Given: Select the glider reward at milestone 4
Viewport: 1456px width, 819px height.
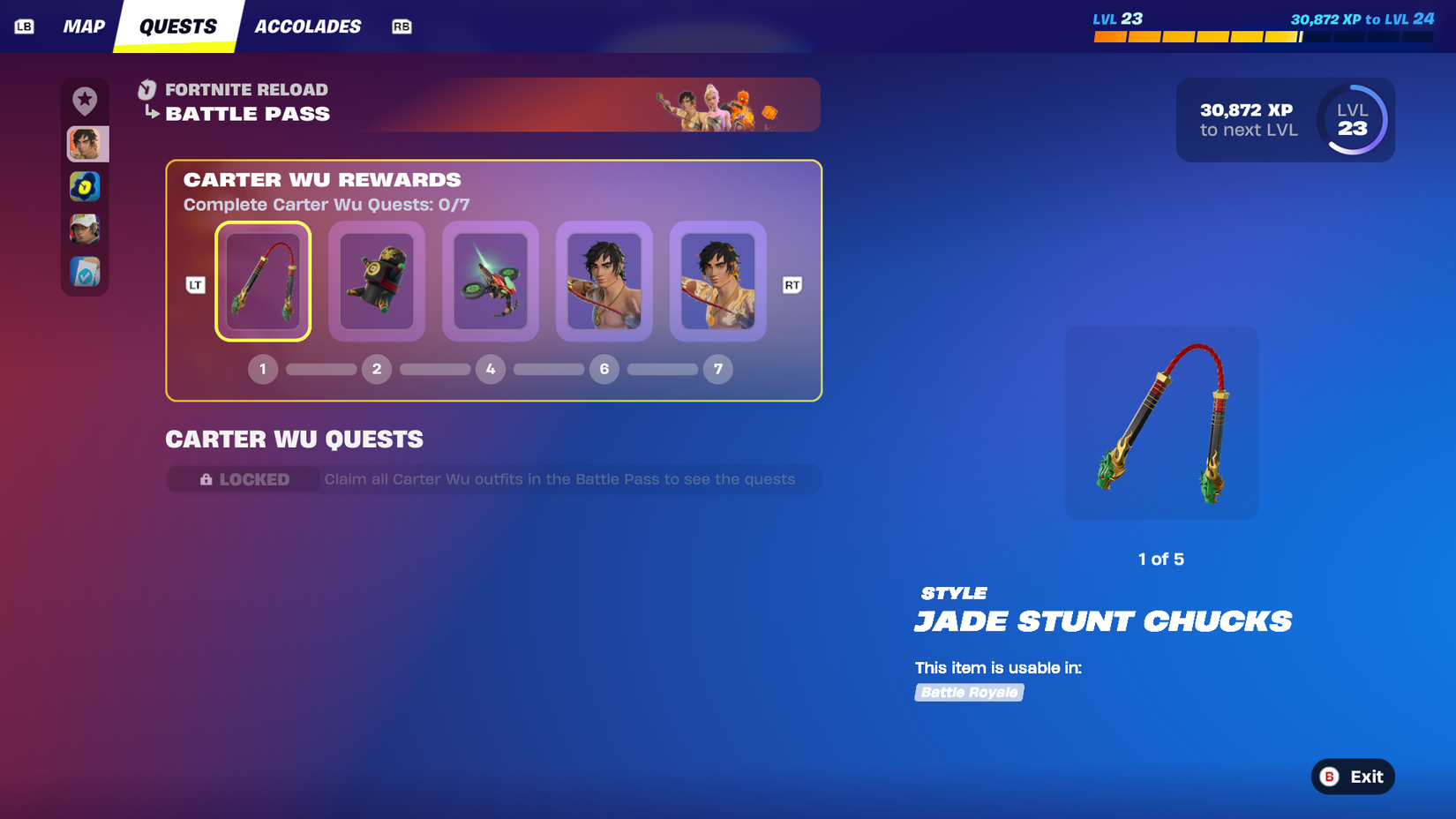Looking at the screenshot, I should 491,281.
